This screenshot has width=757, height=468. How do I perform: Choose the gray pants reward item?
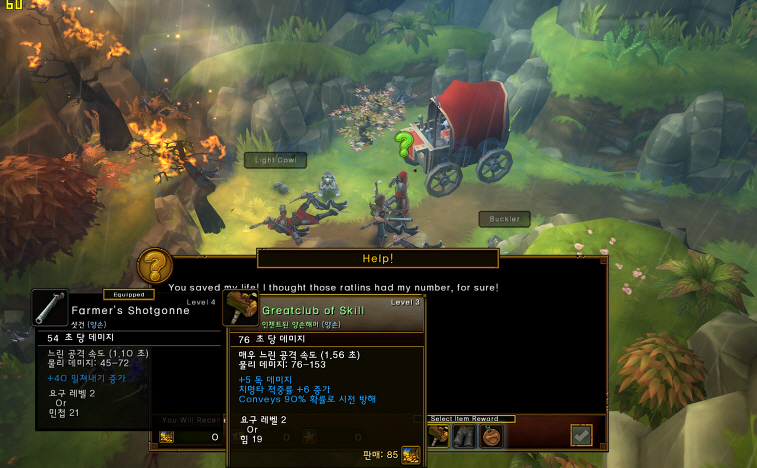coord(463,435)
